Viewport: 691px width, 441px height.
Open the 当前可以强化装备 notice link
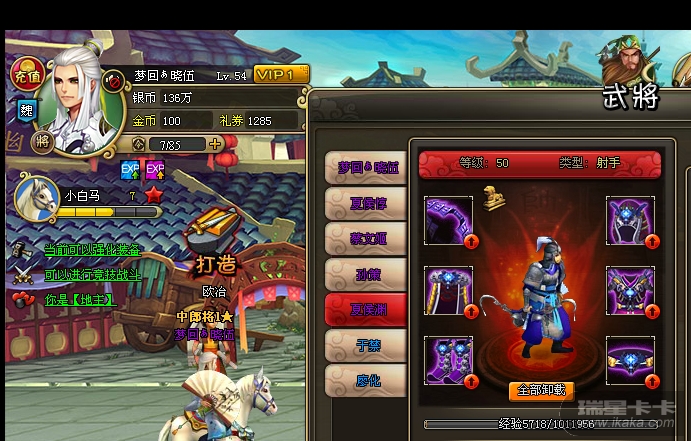[92, 250]
